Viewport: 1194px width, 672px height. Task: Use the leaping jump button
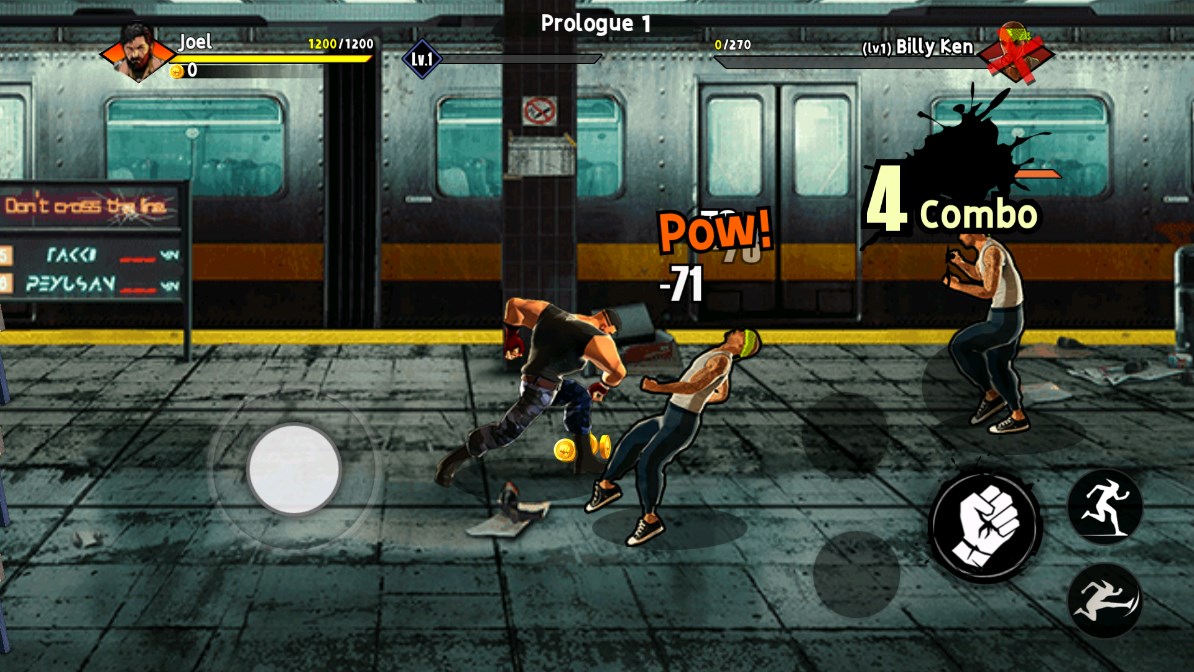coord(1105,599)
